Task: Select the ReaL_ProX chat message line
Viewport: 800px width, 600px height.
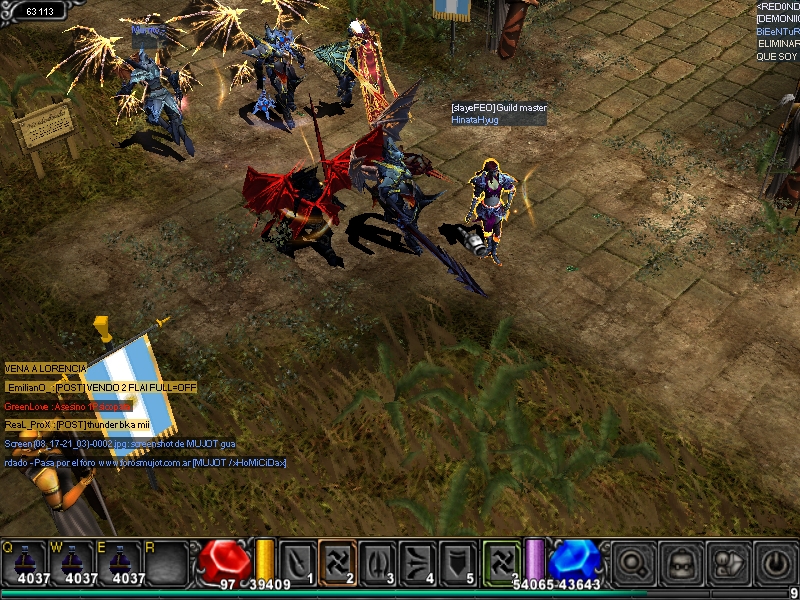Action: [x=77, y=425]
